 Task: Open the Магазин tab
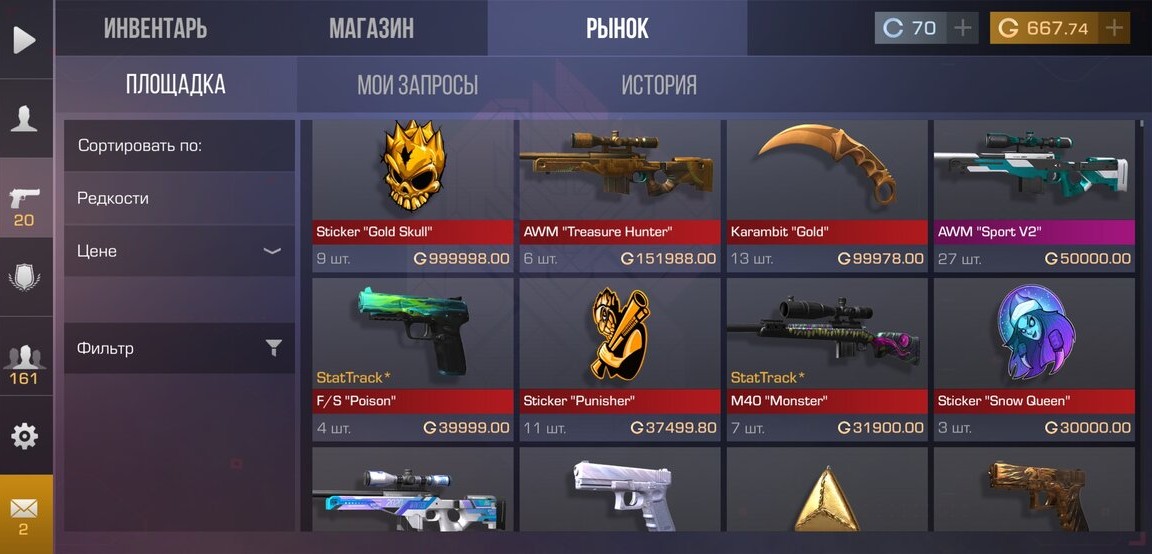pyautogui.click(x=371, y=28)
